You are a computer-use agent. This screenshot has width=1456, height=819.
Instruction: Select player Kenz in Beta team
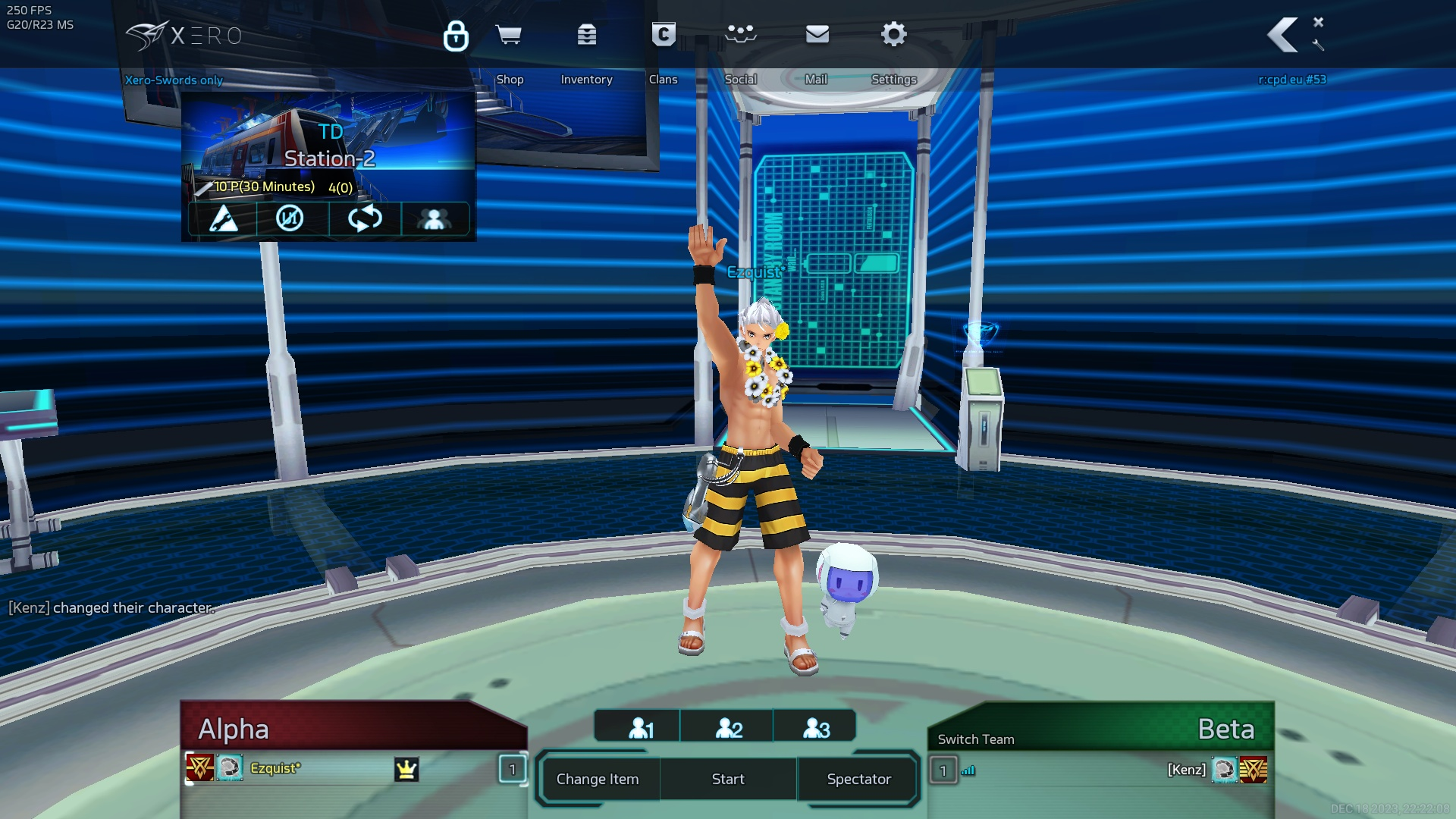coord(1186,770)
